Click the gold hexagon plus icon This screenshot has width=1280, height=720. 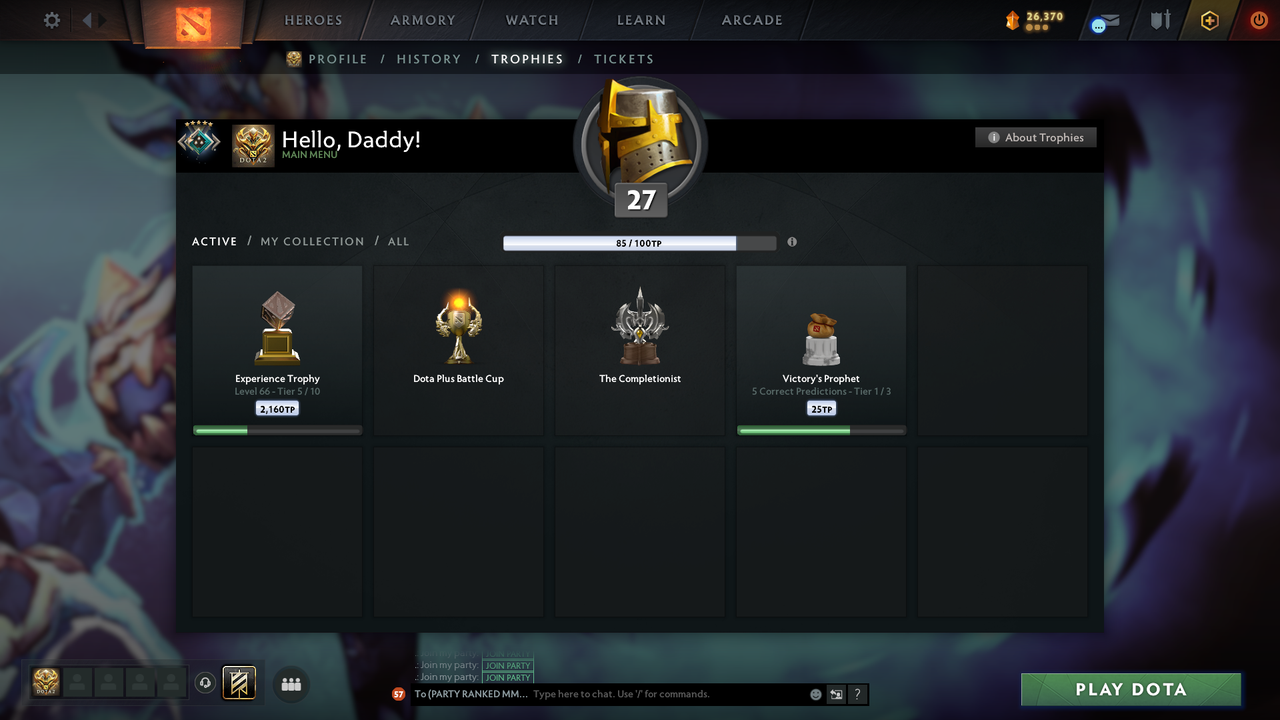point(1209,21)
